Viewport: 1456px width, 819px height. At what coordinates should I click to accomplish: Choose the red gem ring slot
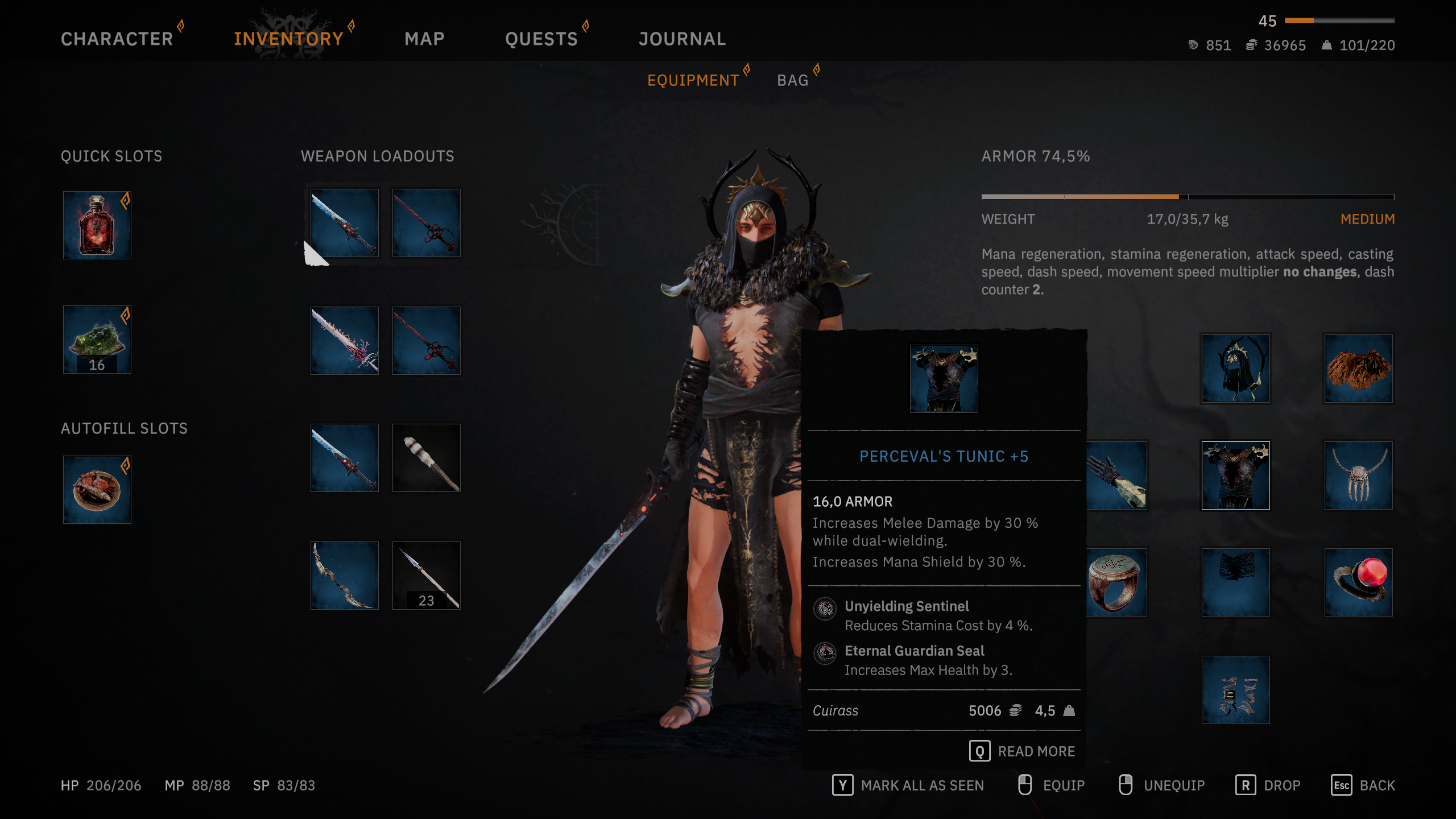[x=1358, y=582]
